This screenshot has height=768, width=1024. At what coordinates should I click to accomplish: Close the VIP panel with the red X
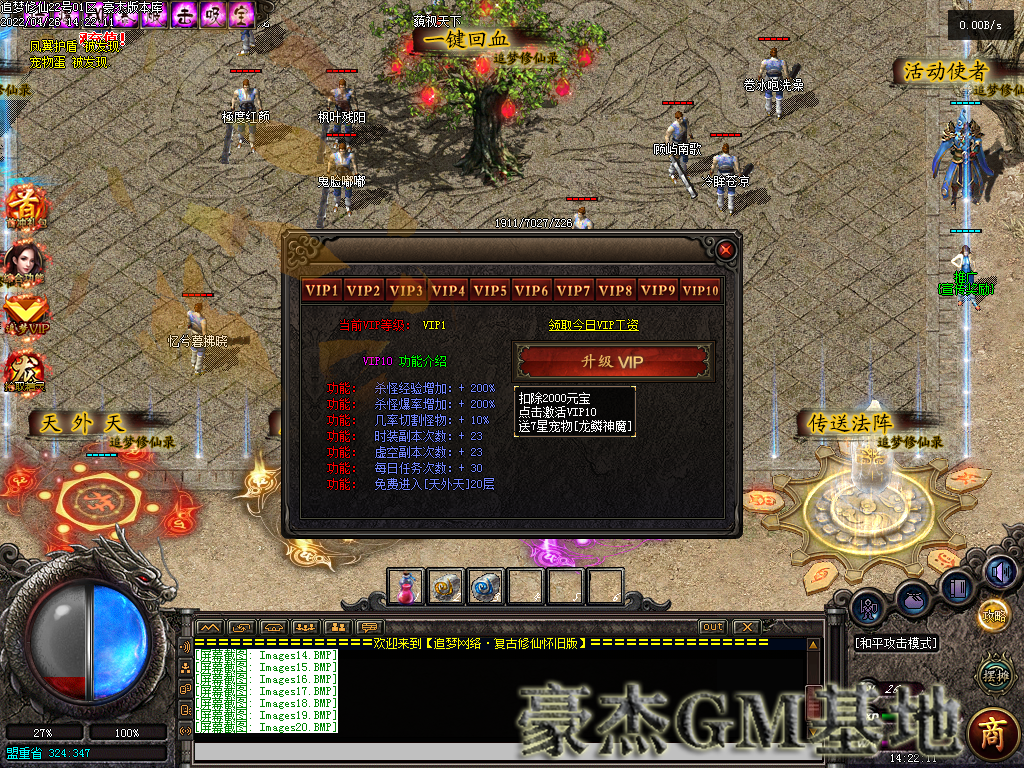tap(726, 250)
